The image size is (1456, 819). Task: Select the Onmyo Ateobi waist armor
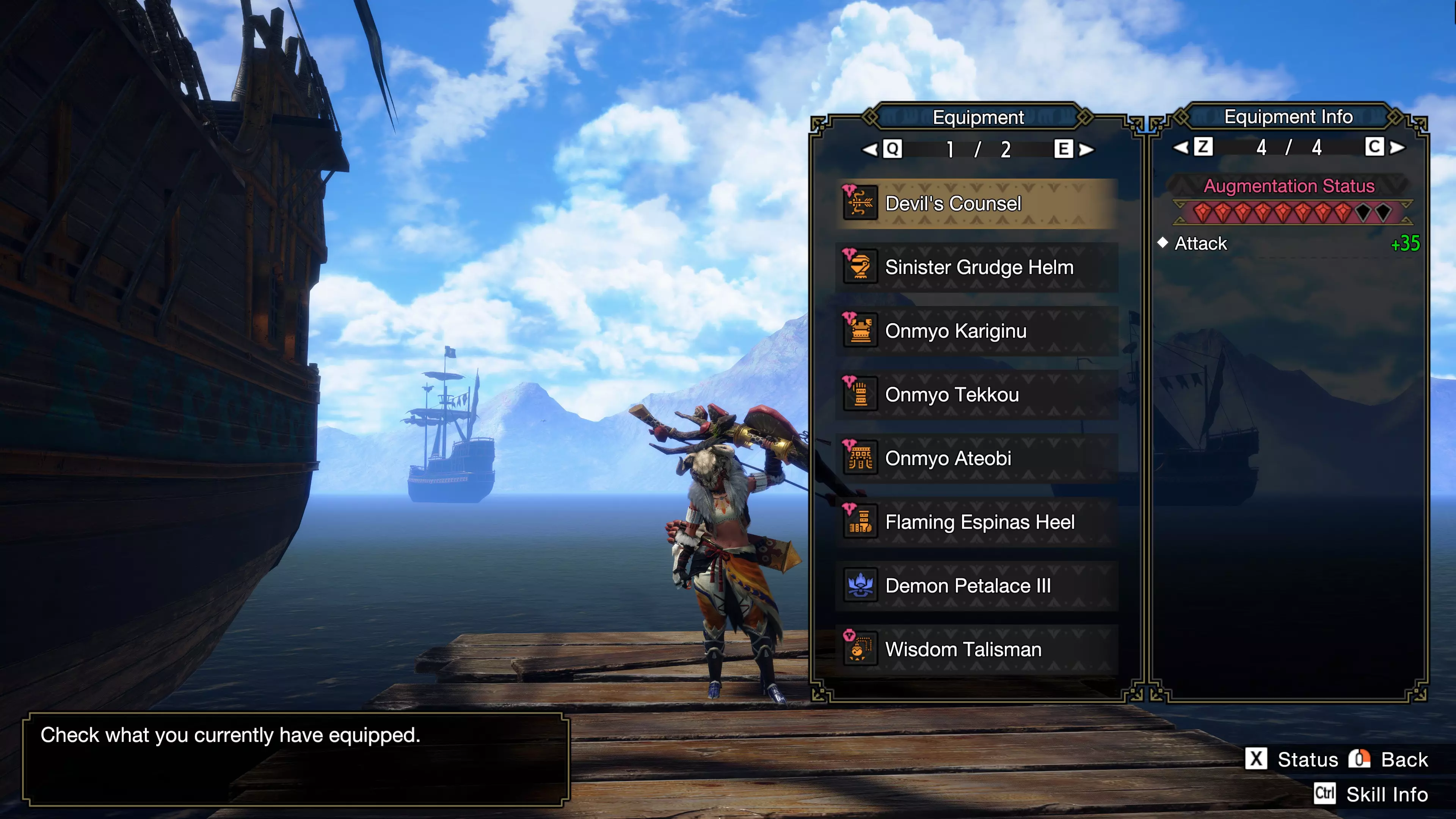977,458
